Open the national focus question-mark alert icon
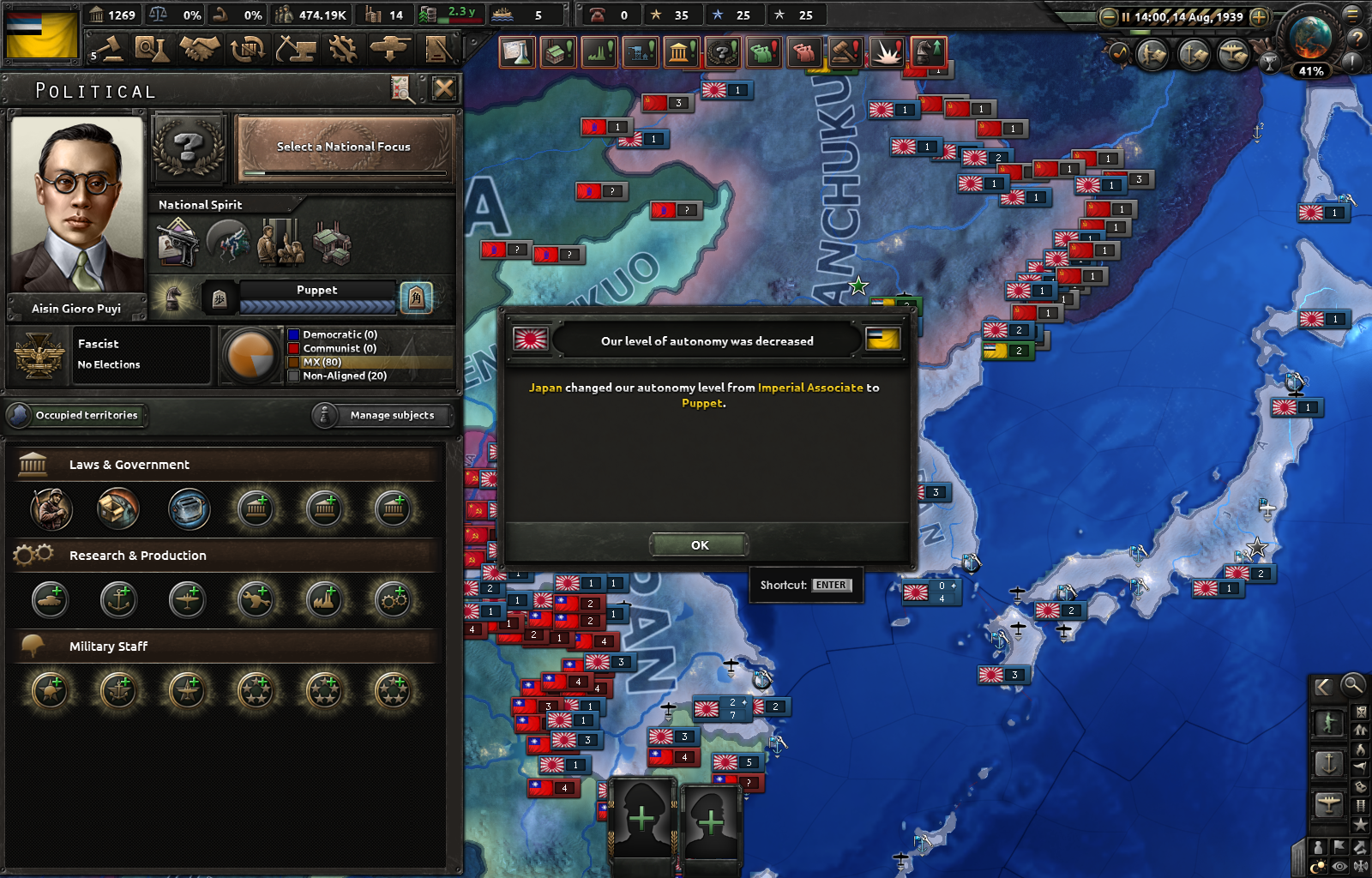The image size is (1372, 878). 722,53
